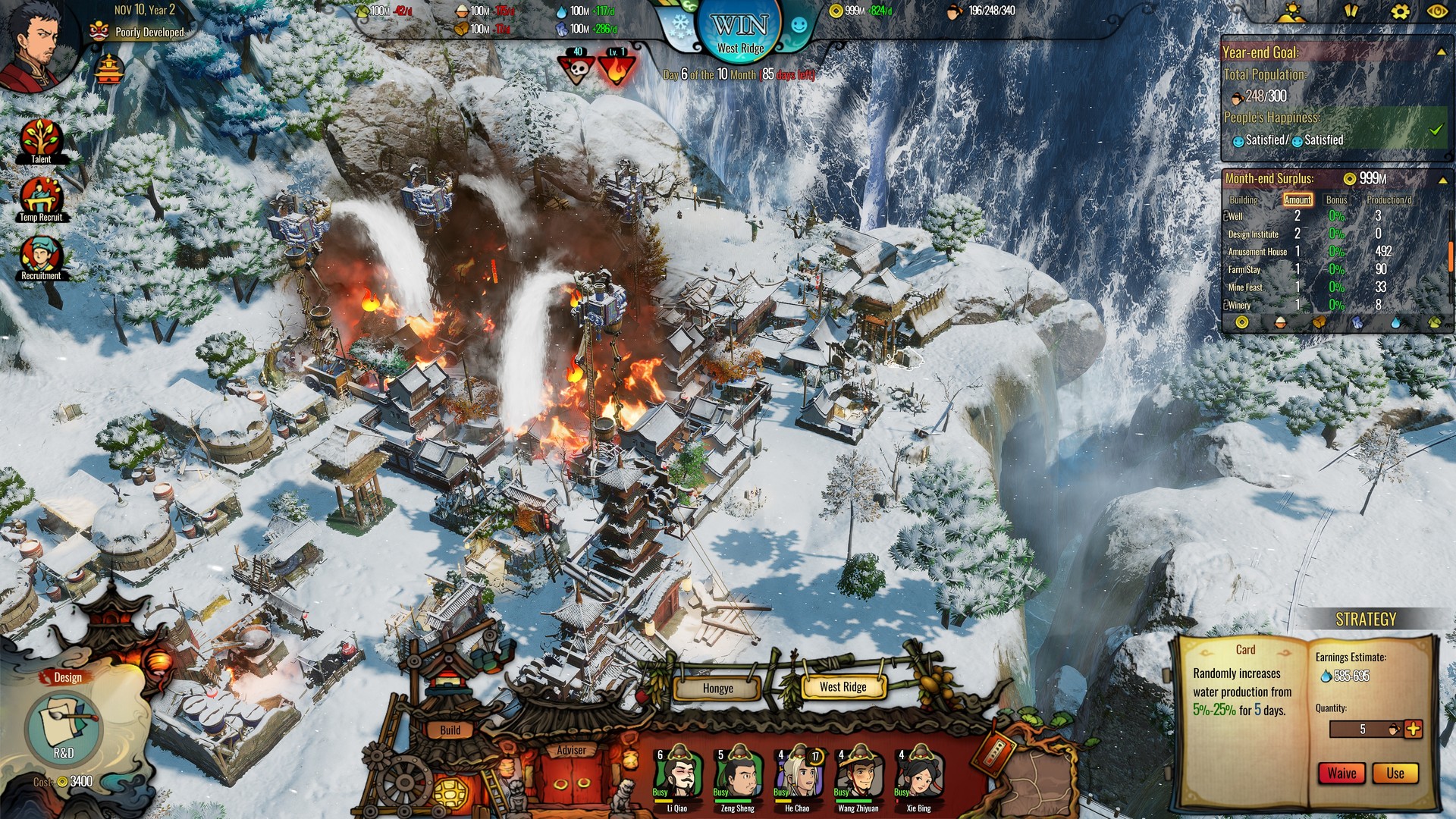The image size is (1456, 819).
Task: Select adviser He Chao portrait
Action: click(x=798, y=775)
